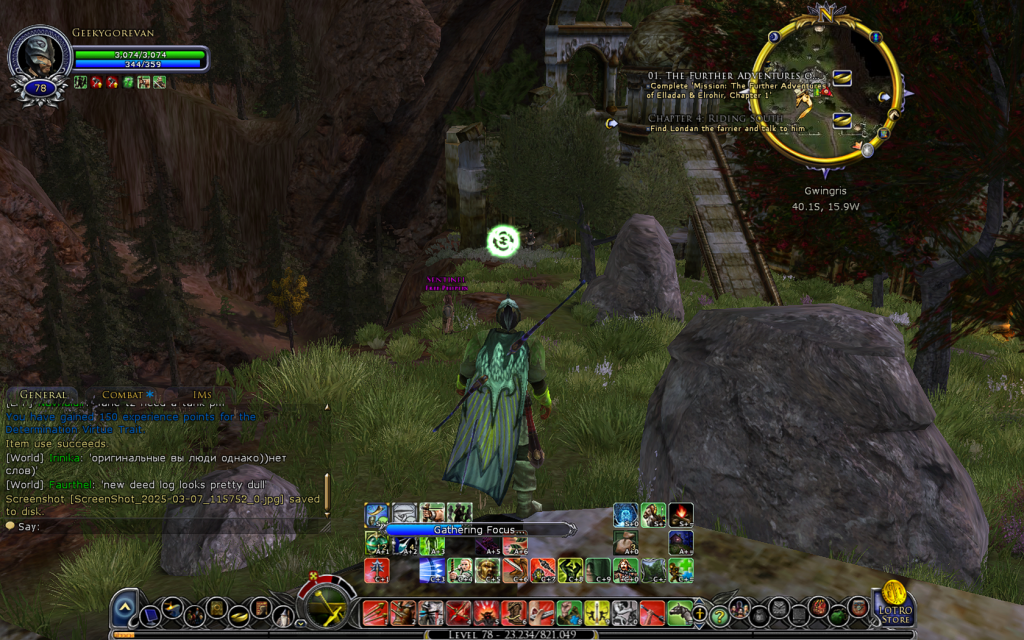Select the General chat tab

tap(43, 396)
